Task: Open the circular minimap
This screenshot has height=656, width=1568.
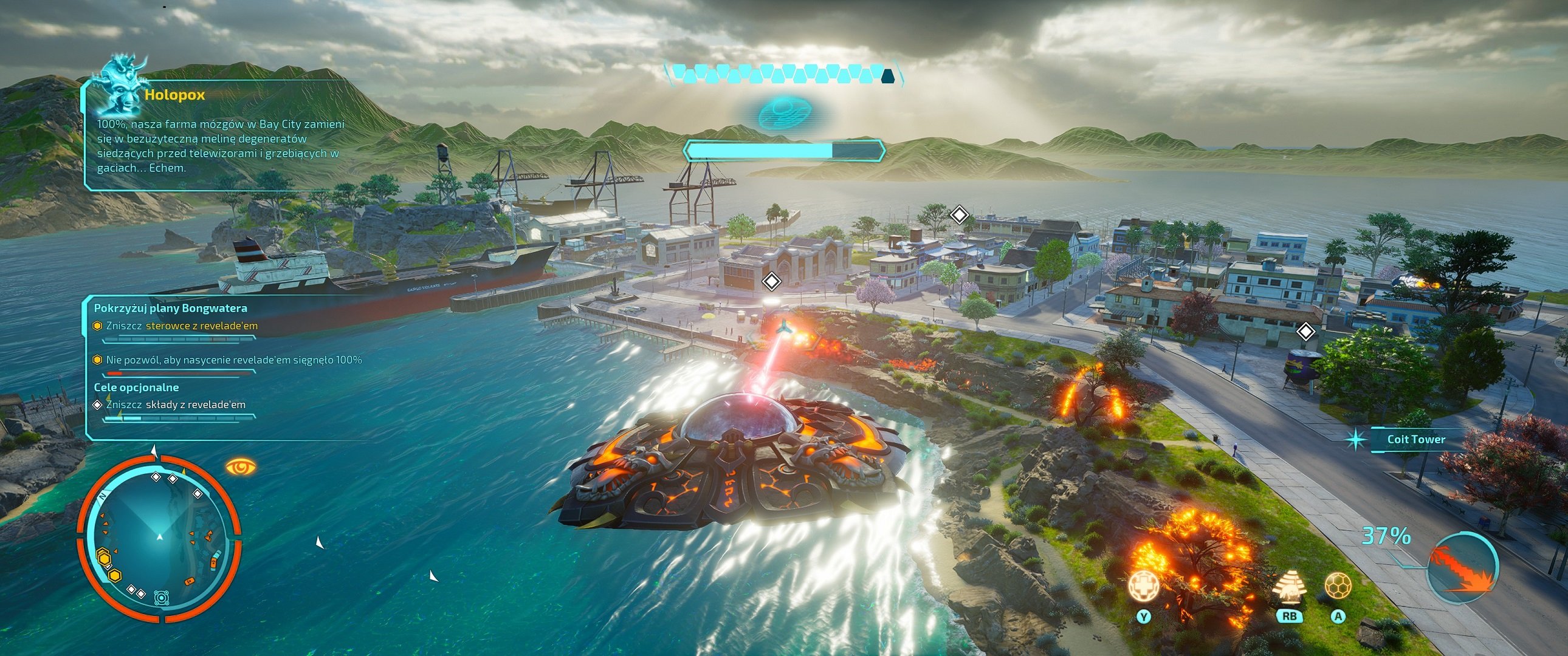Action: (159, 537)
